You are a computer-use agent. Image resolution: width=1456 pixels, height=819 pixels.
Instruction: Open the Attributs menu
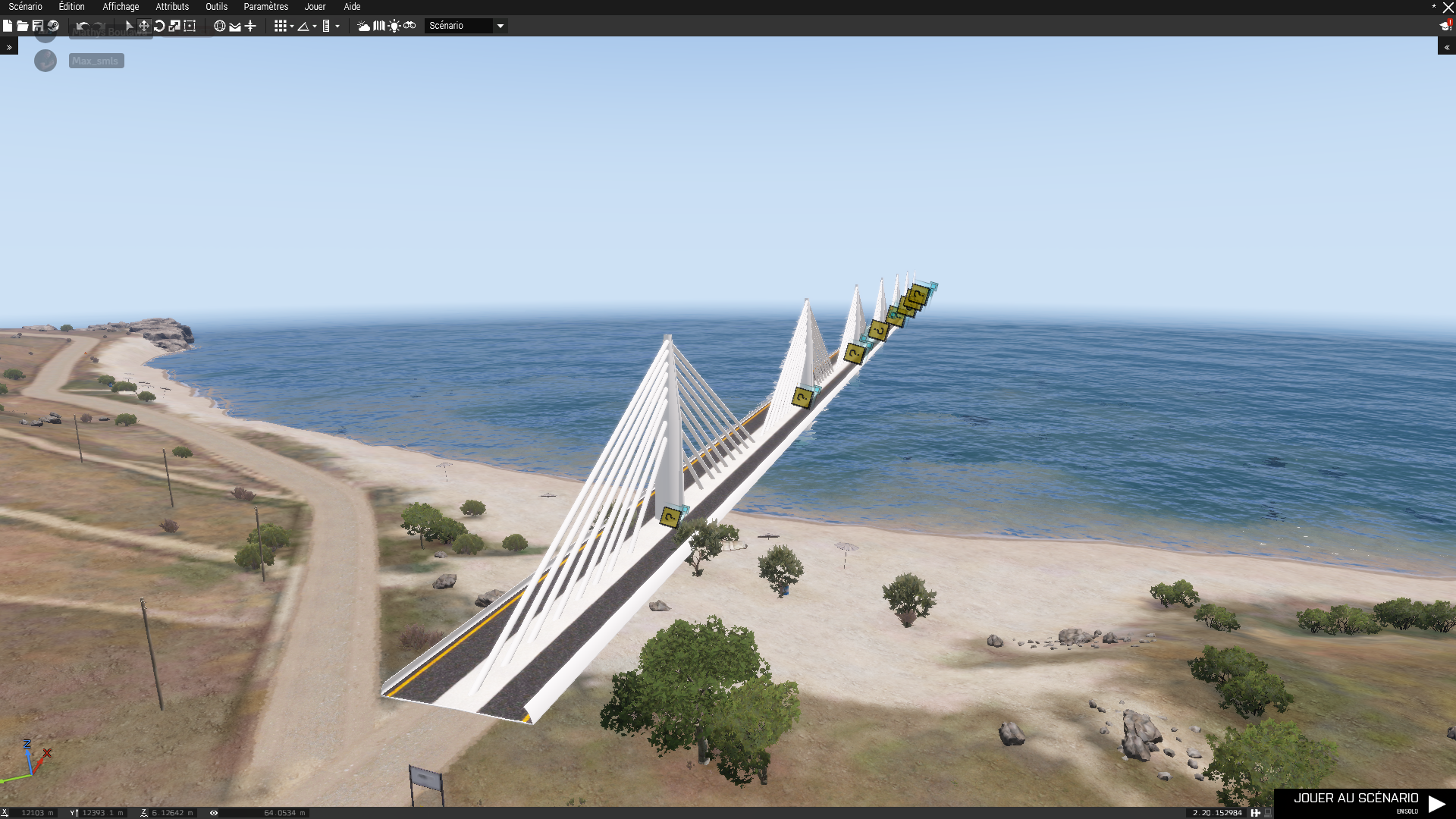(x=172, y=7)
